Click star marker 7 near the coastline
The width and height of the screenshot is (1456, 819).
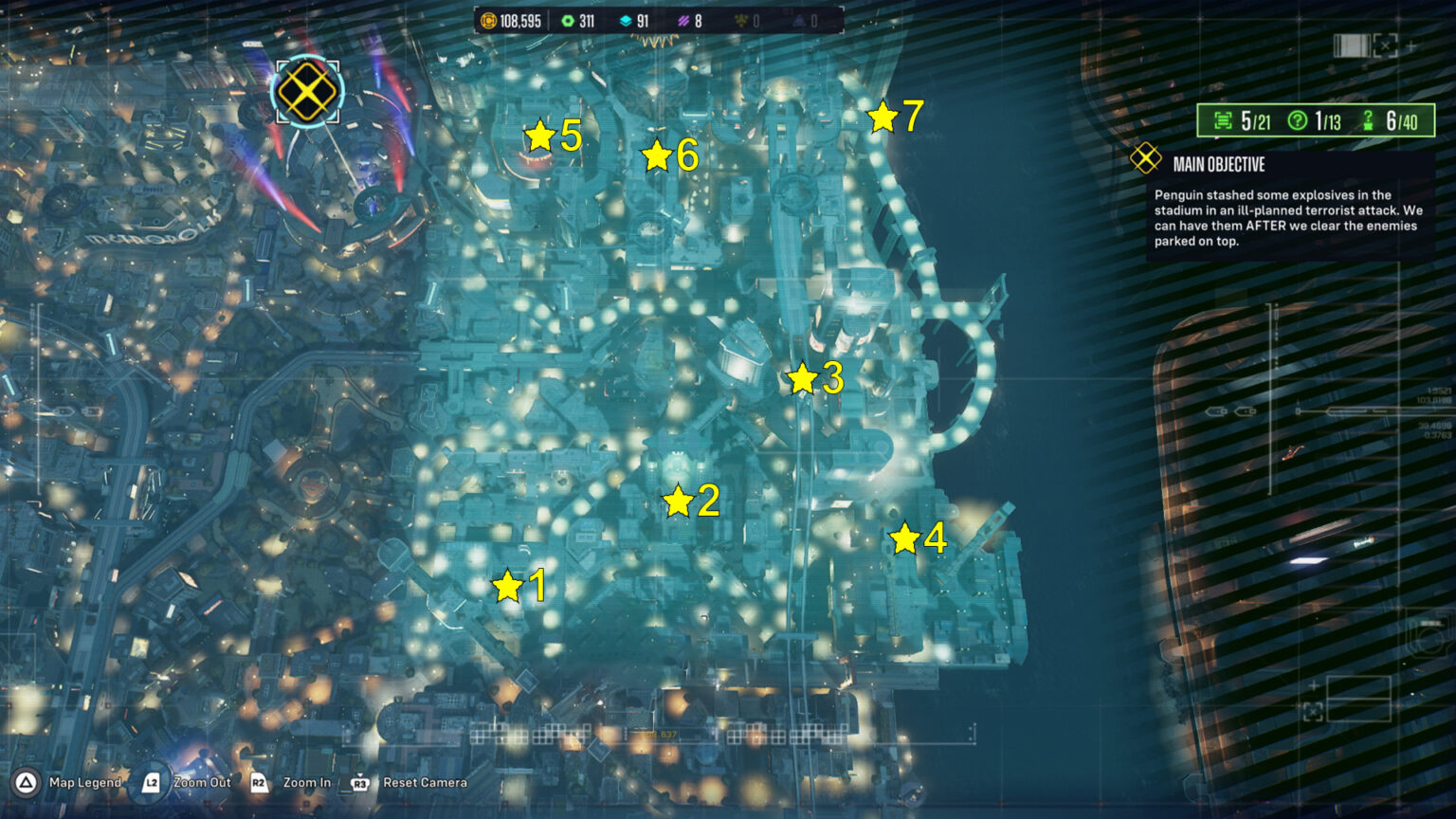tap(883, 118)
